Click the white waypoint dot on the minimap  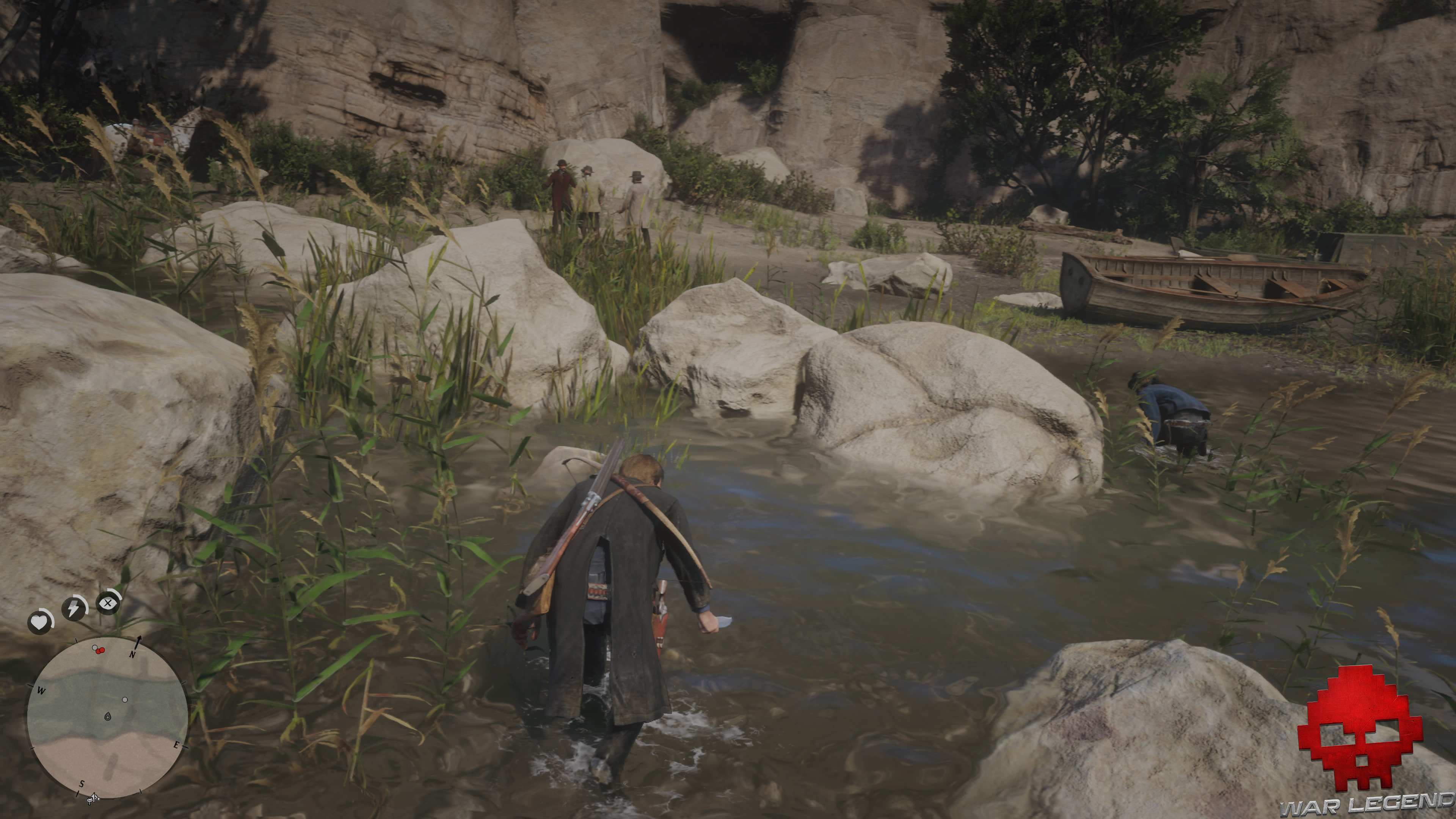click(x=125, y=700)
